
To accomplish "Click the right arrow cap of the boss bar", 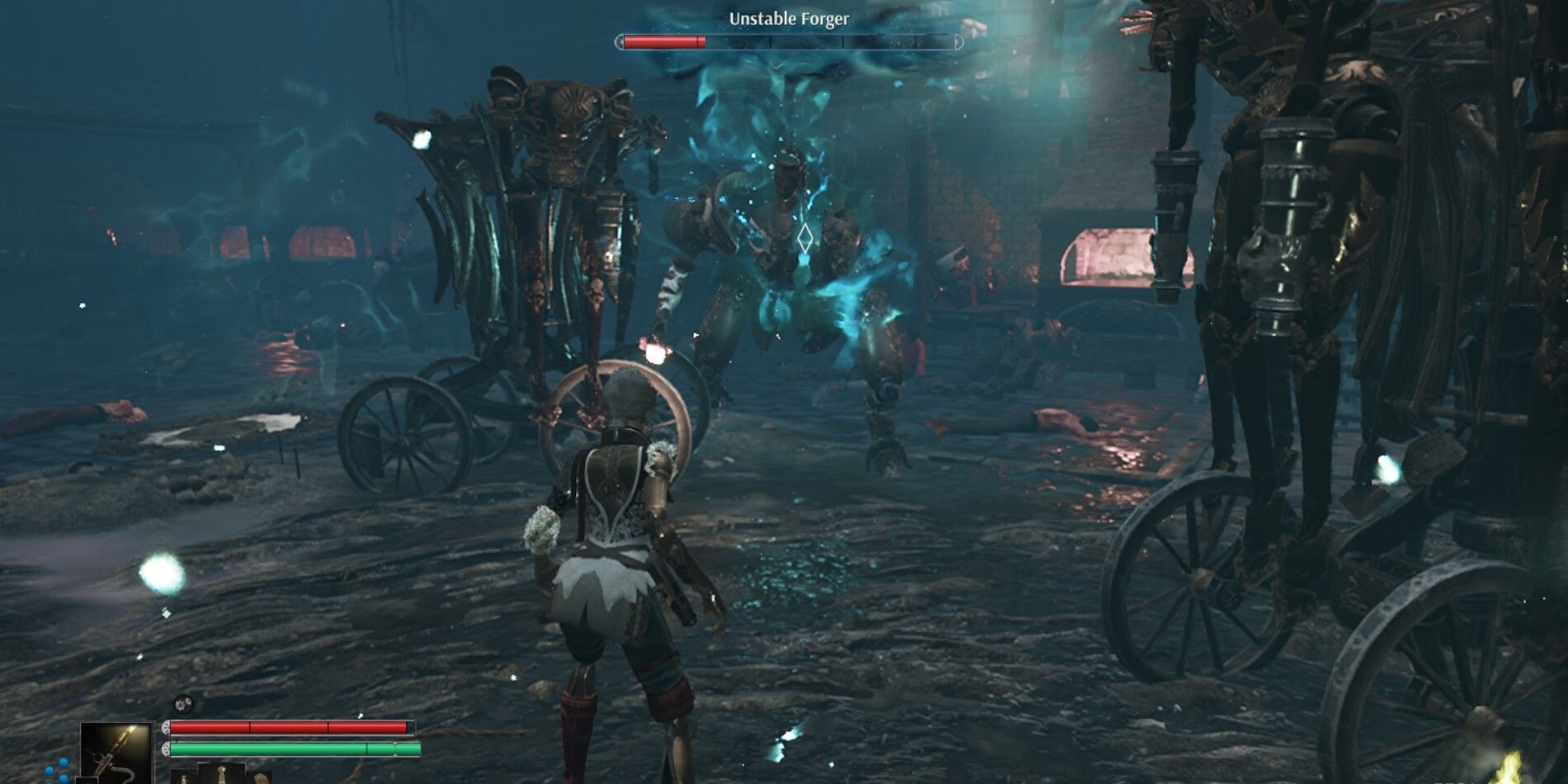I will coord(958,41).
